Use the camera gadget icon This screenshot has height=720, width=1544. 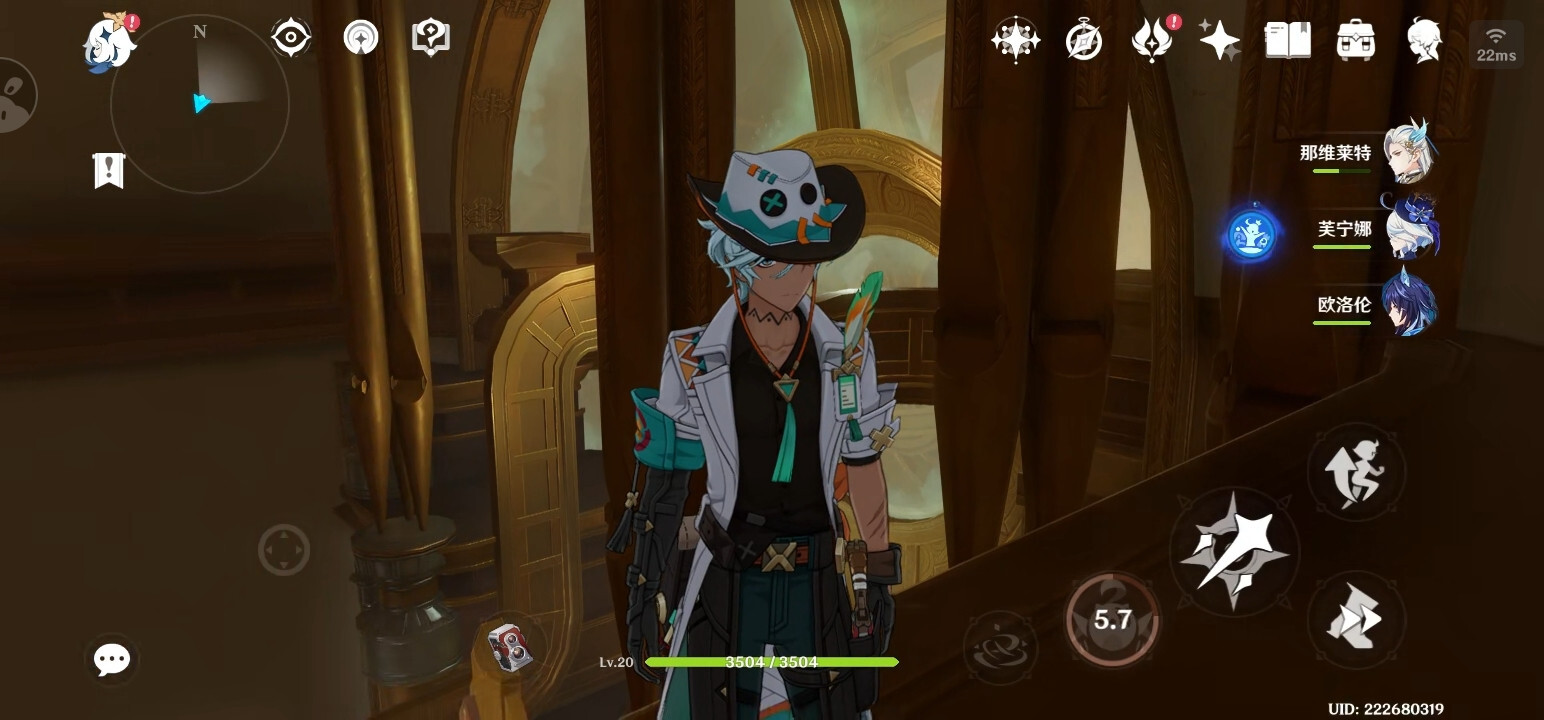pyautogui.click(x=510, y=646)
